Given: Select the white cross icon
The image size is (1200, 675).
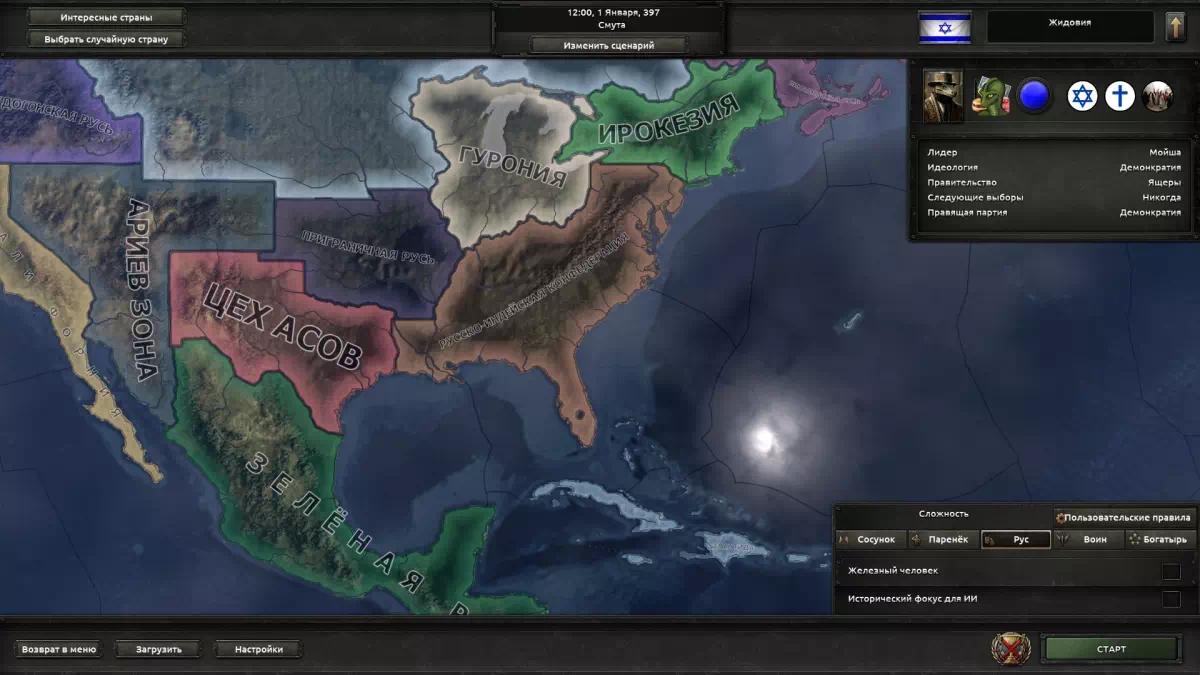Looking at the screenshot, I should pyautogui.click(x=1121, y=96).
